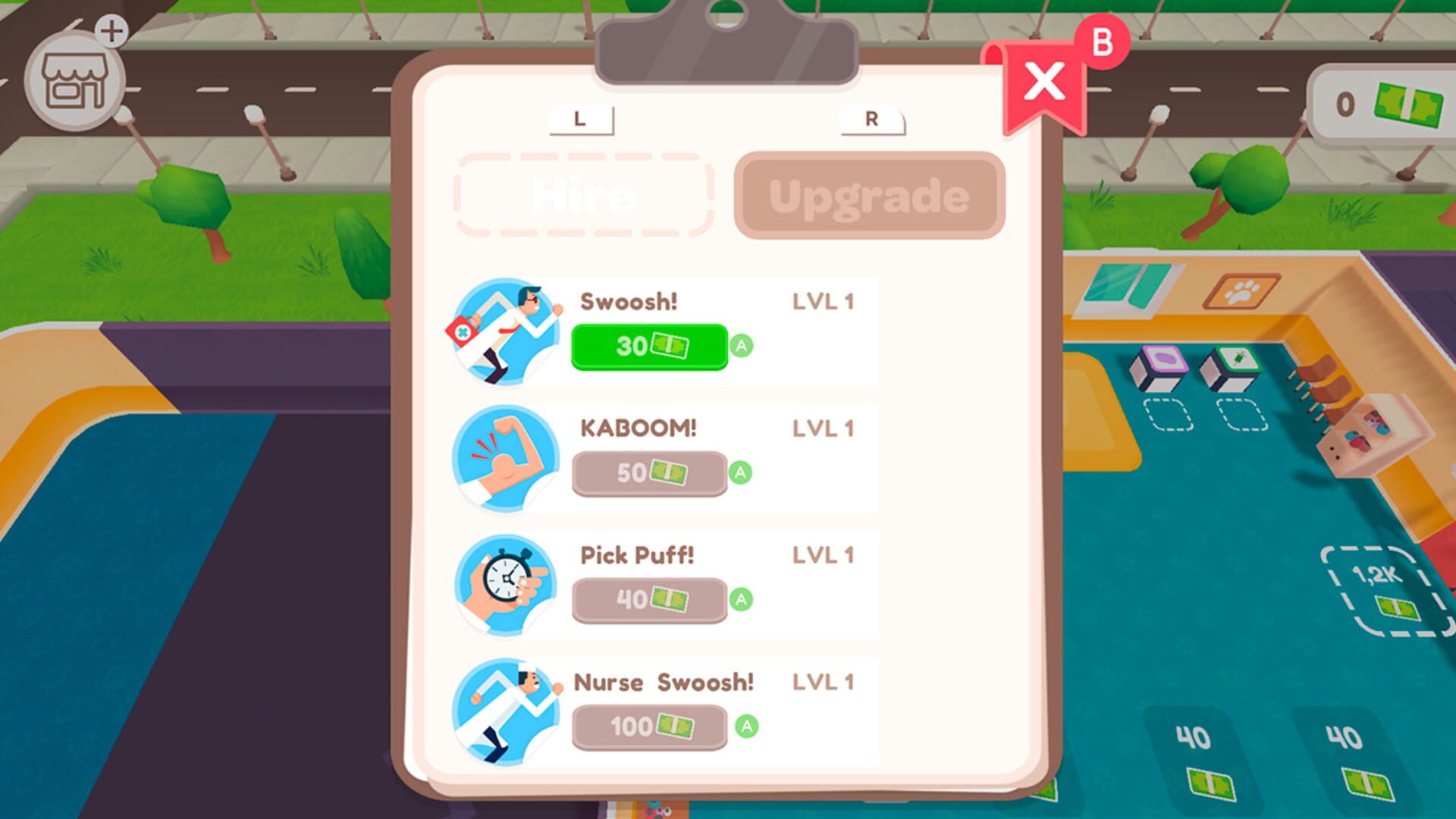Hire Pick Puff! for 40 cash
The image size is (1456, 819).
tap(648, 599)
